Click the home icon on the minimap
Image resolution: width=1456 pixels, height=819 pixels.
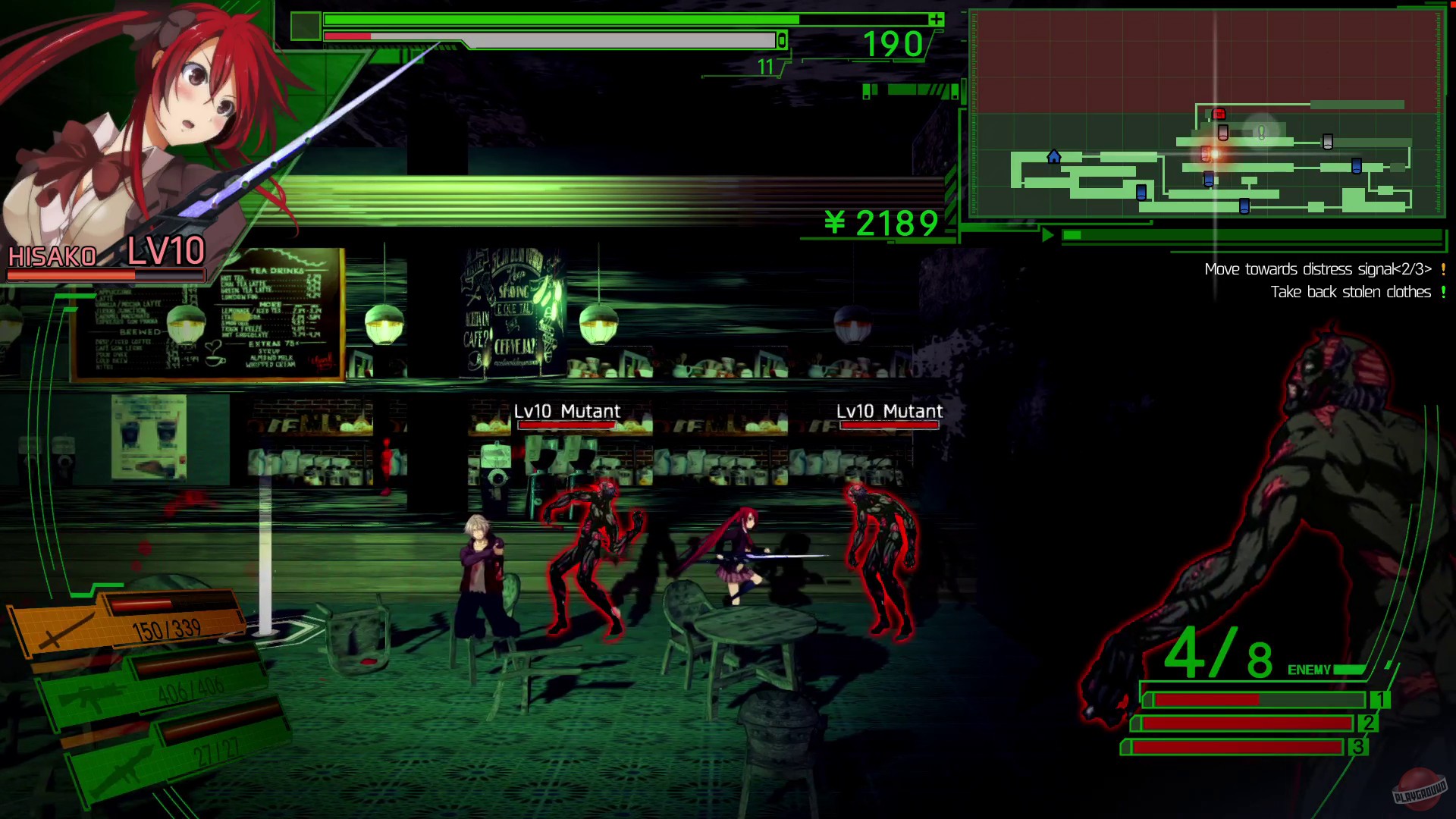point(1053,157)
